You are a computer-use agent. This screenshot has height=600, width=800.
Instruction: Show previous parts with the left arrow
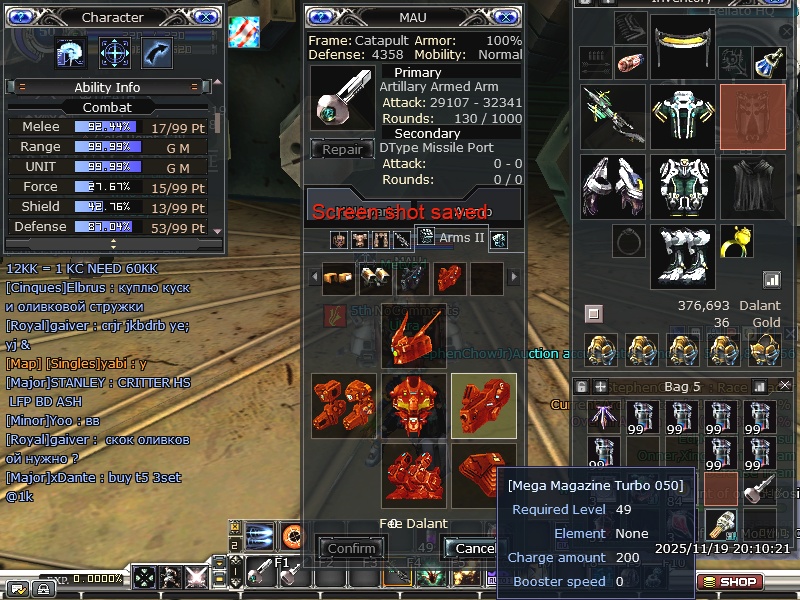(x=313, y=277)
